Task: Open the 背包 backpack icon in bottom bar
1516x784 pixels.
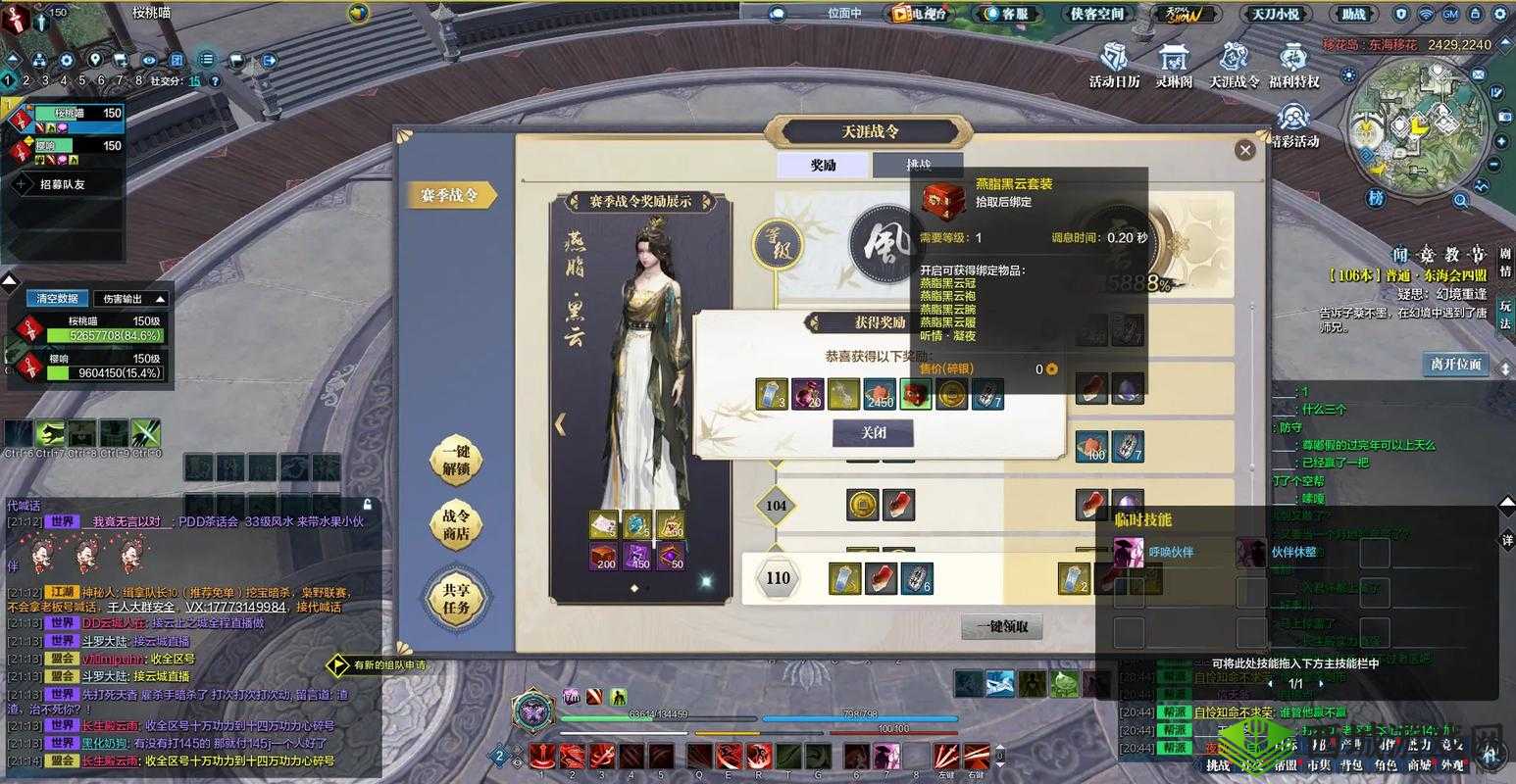Action: pyautogui.click(x=1352, y=765)
